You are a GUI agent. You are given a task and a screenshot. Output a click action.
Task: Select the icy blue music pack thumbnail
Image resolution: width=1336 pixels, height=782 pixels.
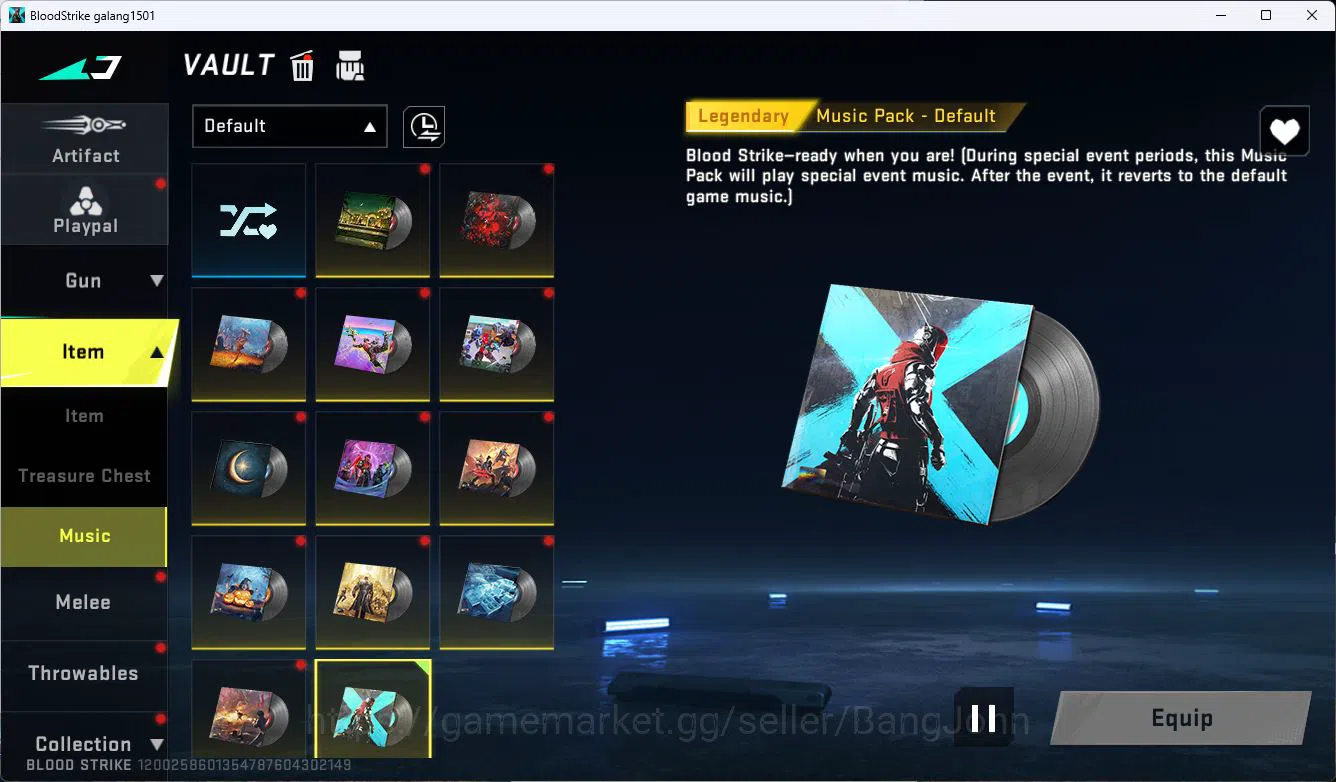tap(496, 592)
